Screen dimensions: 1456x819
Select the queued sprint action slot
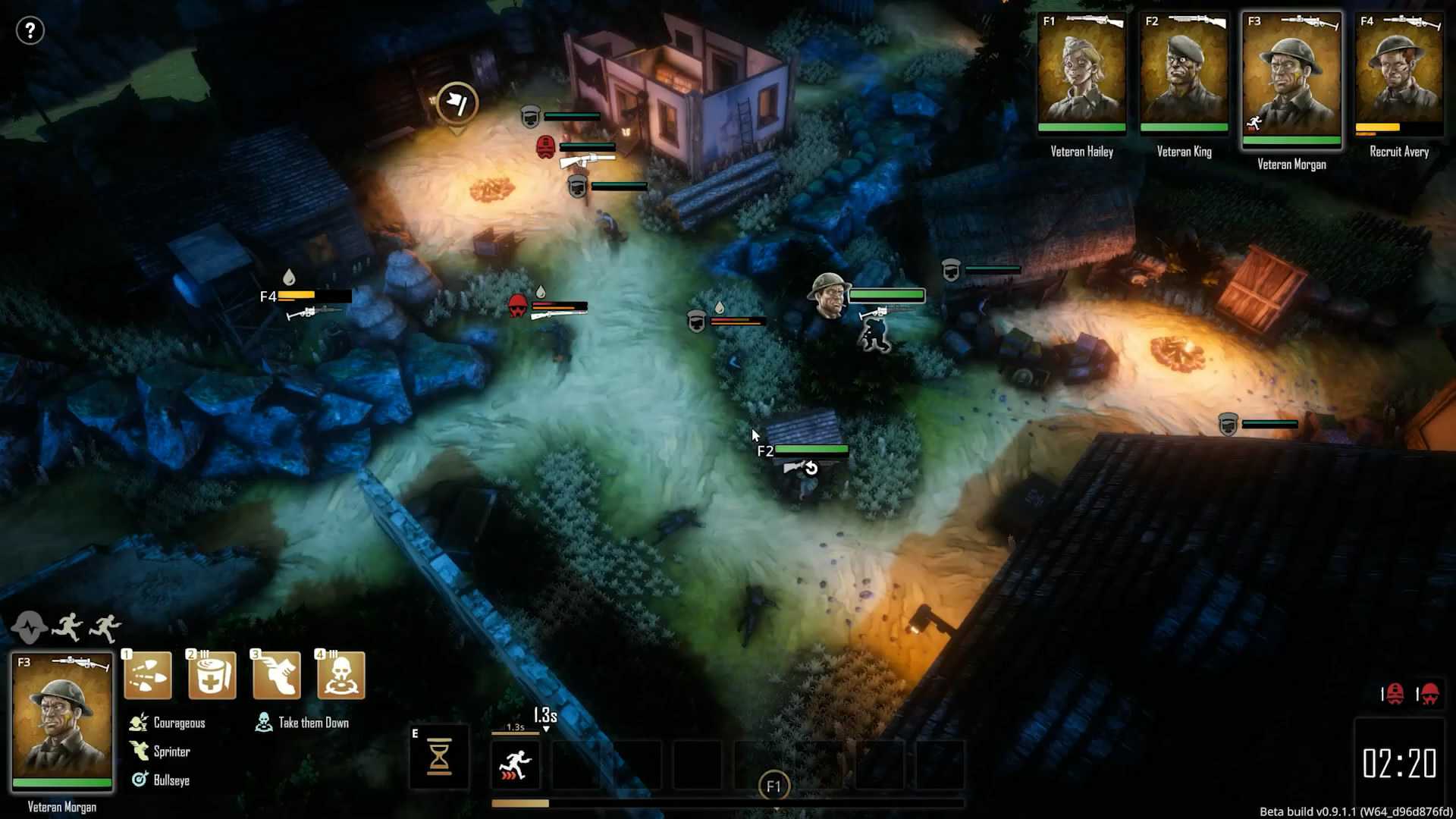coord(516,764)
